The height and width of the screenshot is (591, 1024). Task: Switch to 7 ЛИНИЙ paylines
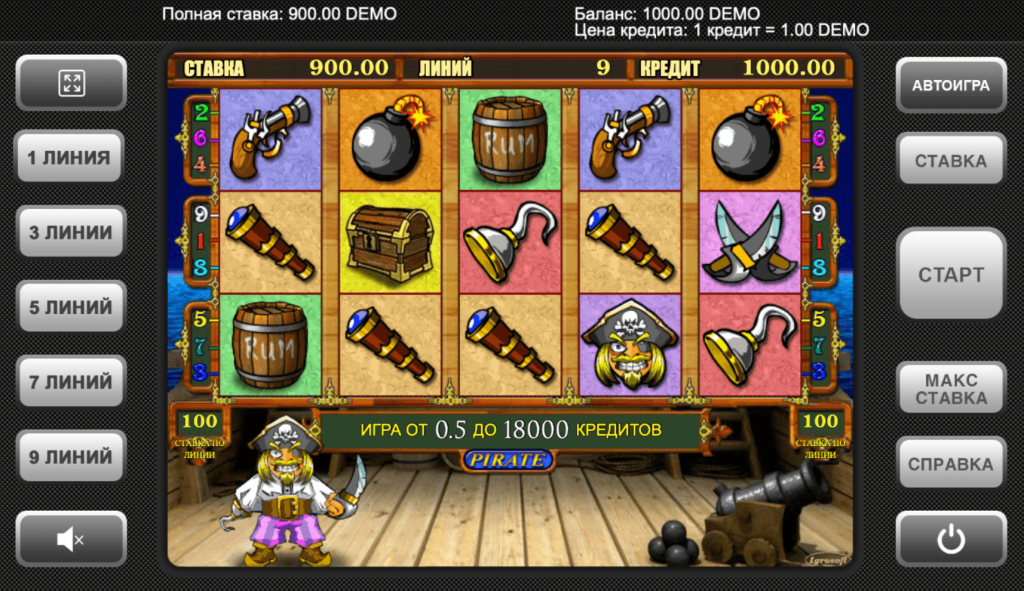70,382
